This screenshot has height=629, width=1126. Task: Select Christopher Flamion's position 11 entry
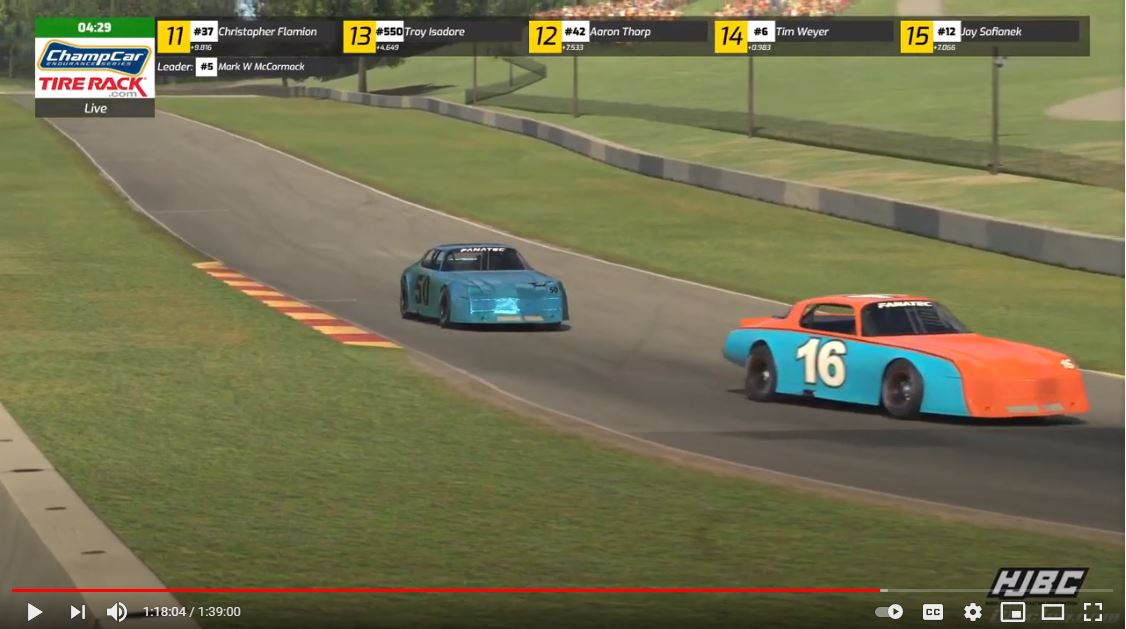tap(245, 36)
